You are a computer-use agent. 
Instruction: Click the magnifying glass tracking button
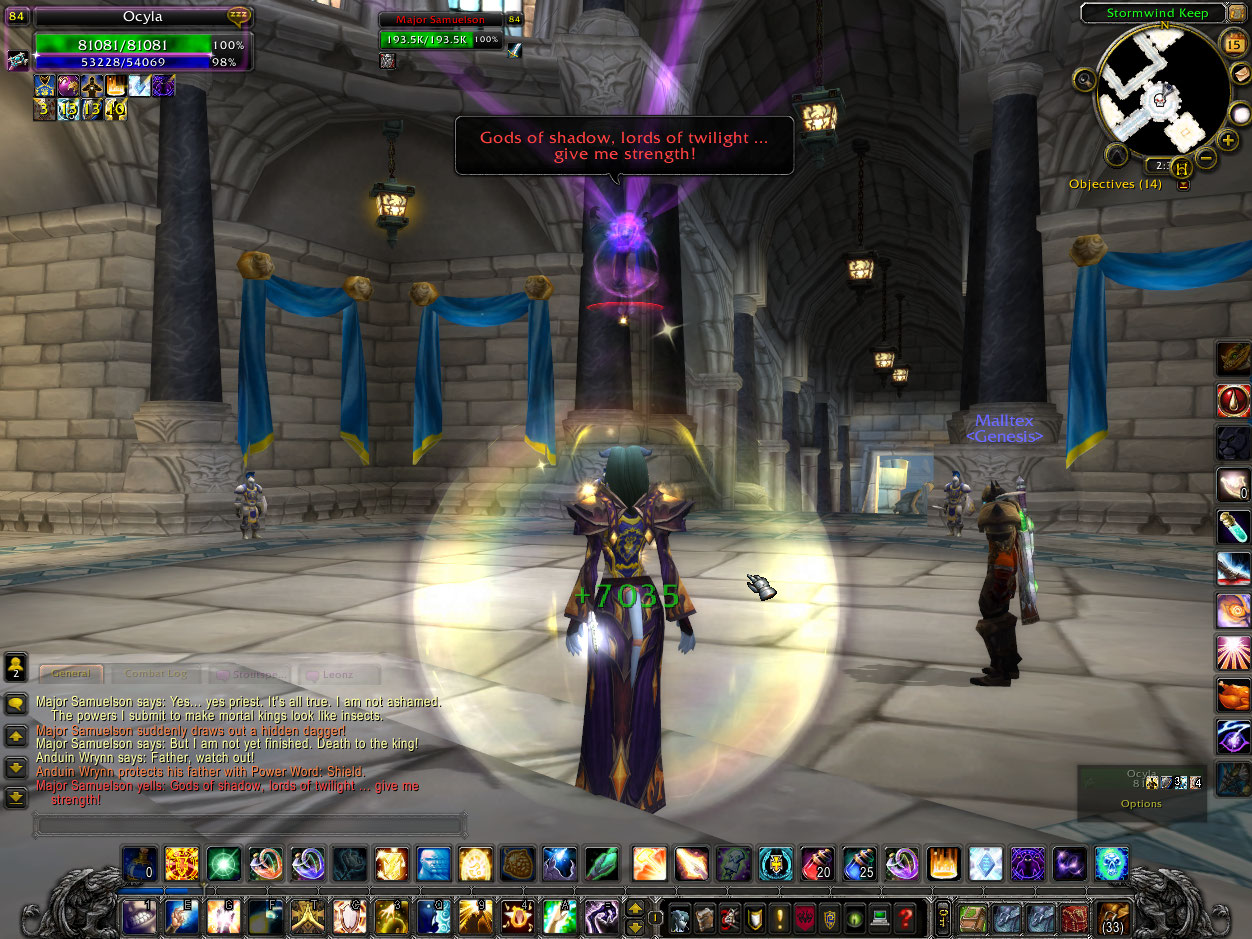1083,78
